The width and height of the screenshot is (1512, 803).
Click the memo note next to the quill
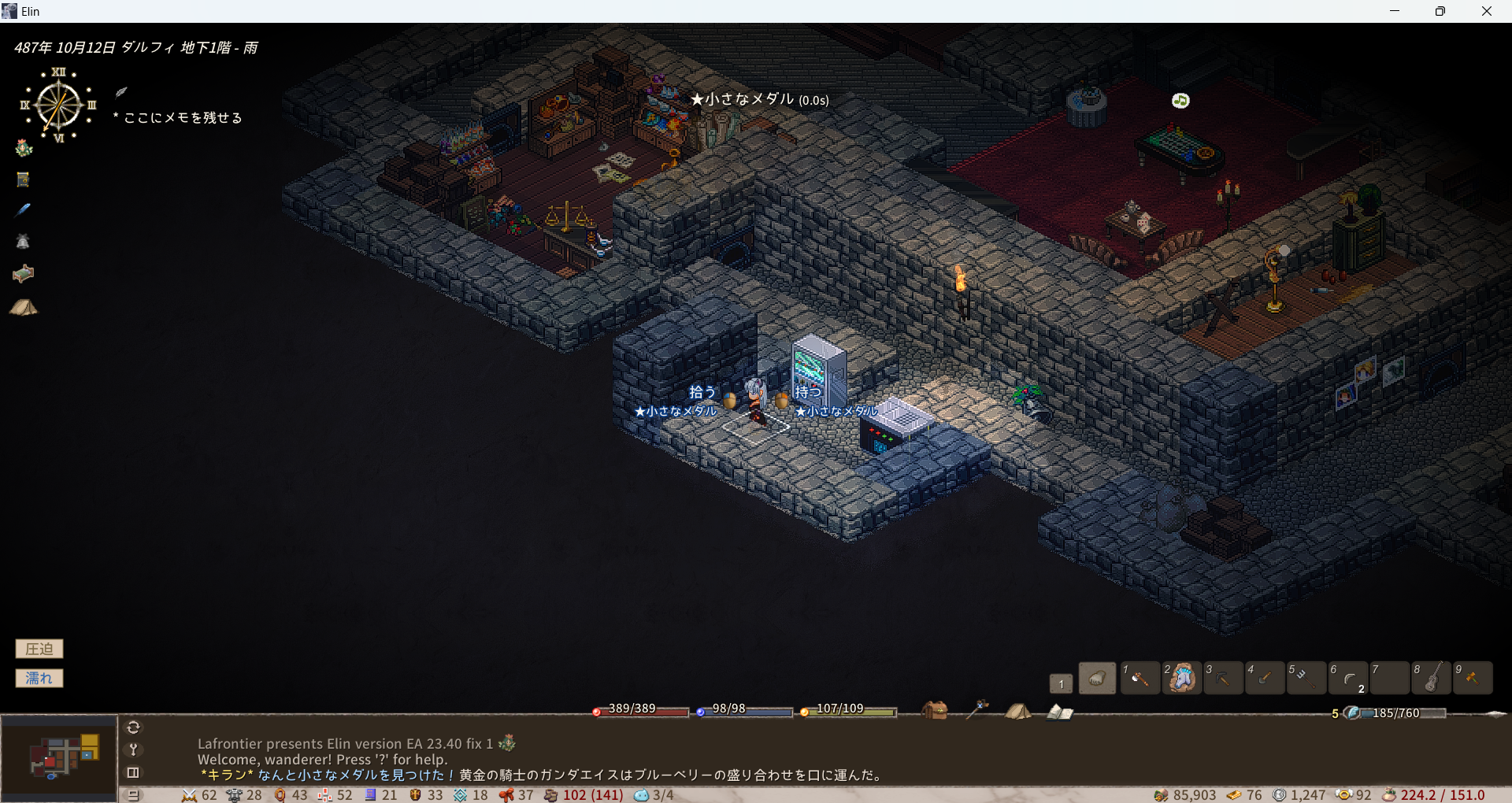[x=183, y=118]
